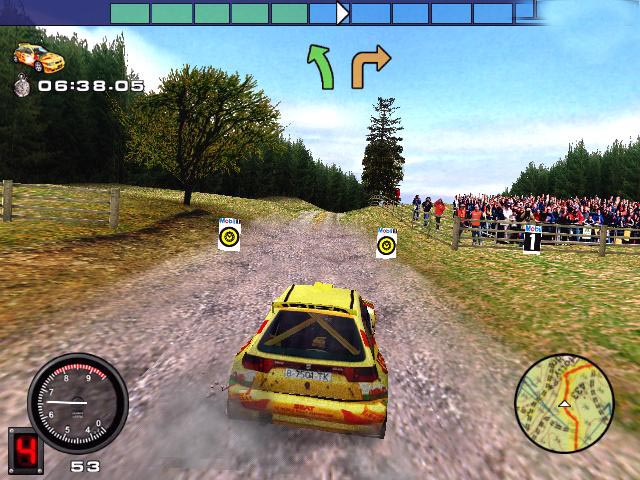Click the red gear indicator box
This screenshot has width=640, height=480.
click(x=24, y=450)
